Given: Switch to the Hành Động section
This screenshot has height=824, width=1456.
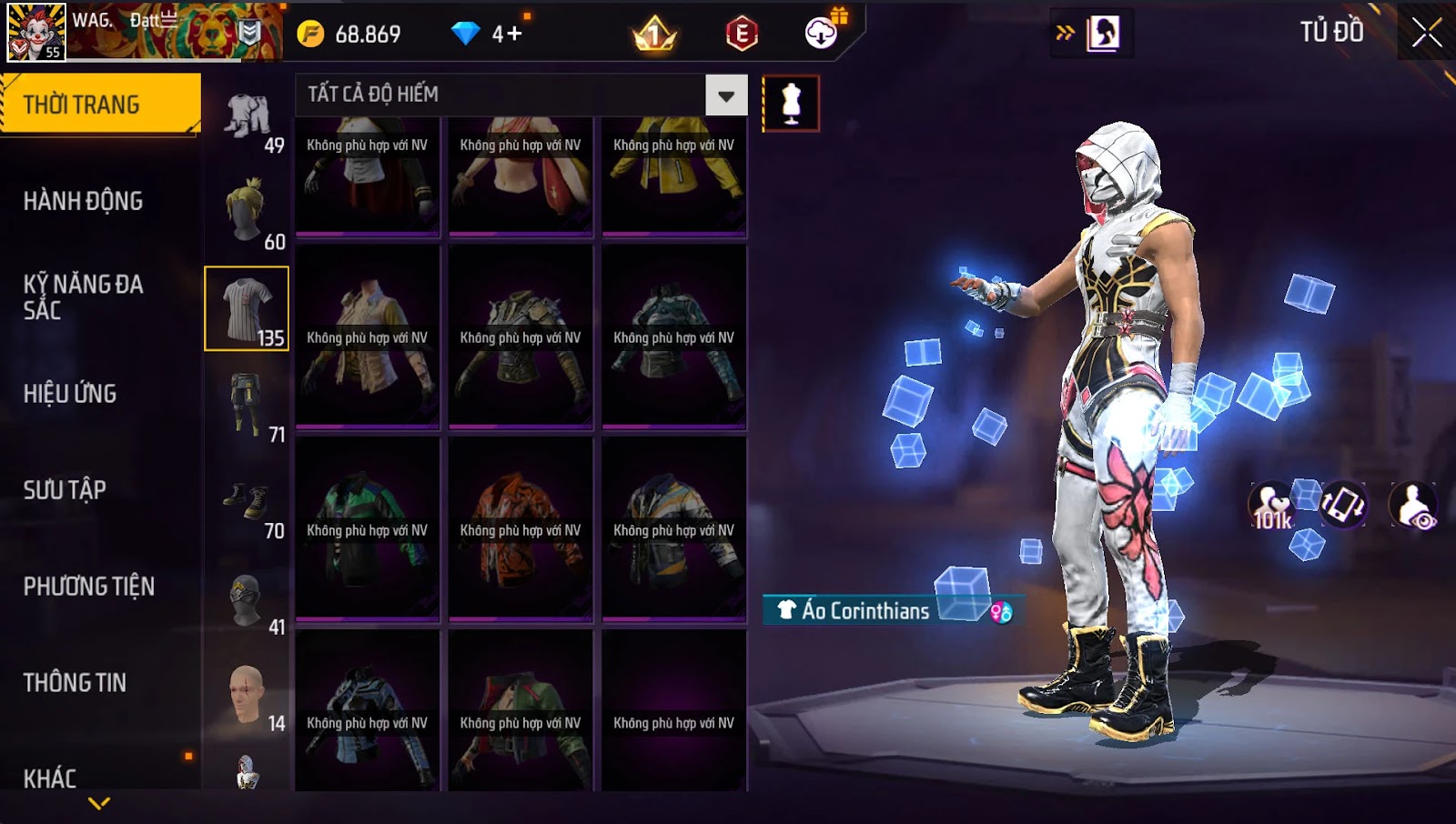Looking at the screenshot, I should click(x=84, y=201).
